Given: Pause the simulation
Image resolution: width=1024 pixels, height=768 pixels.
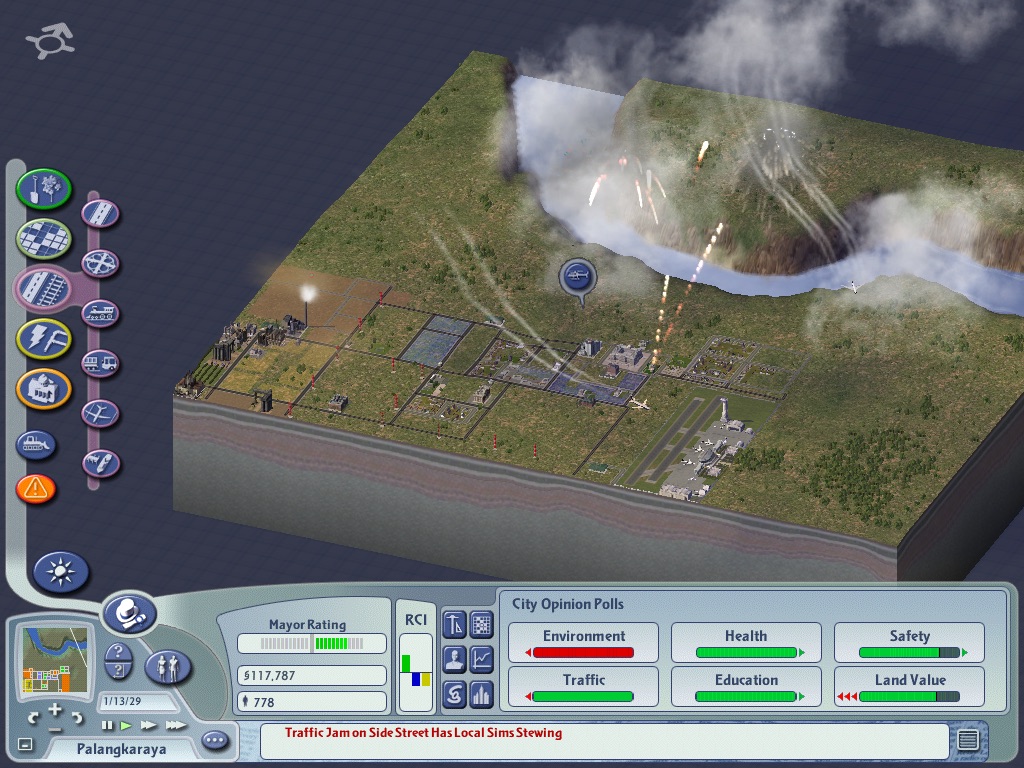Looking at the screenshot, I should [x=108, y=725].
